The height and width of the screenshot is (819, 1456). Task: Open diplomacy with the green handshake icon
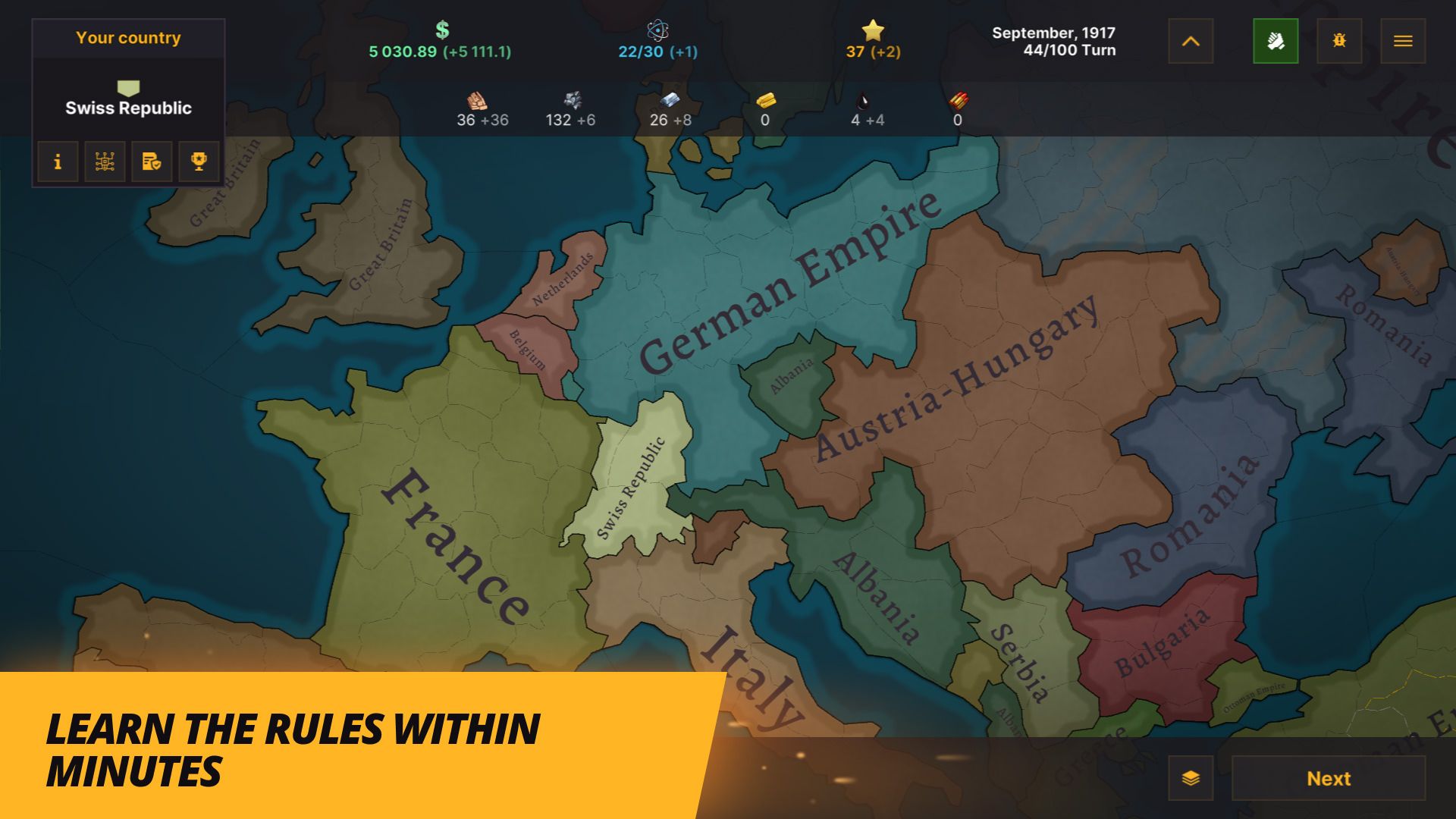pyautogui.click(x=1276, y=41)
